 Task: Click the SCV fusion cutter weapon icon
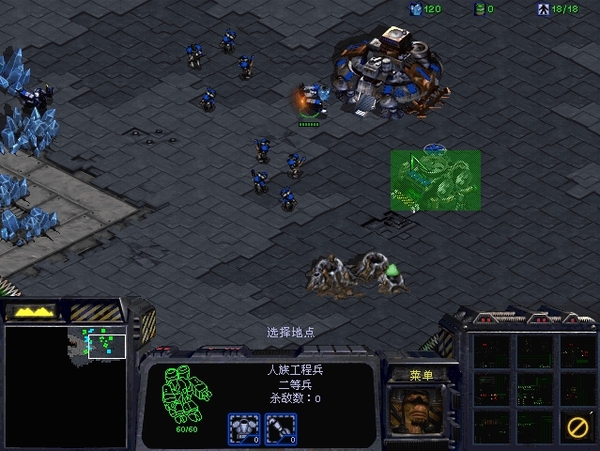(x=279, y=427)
